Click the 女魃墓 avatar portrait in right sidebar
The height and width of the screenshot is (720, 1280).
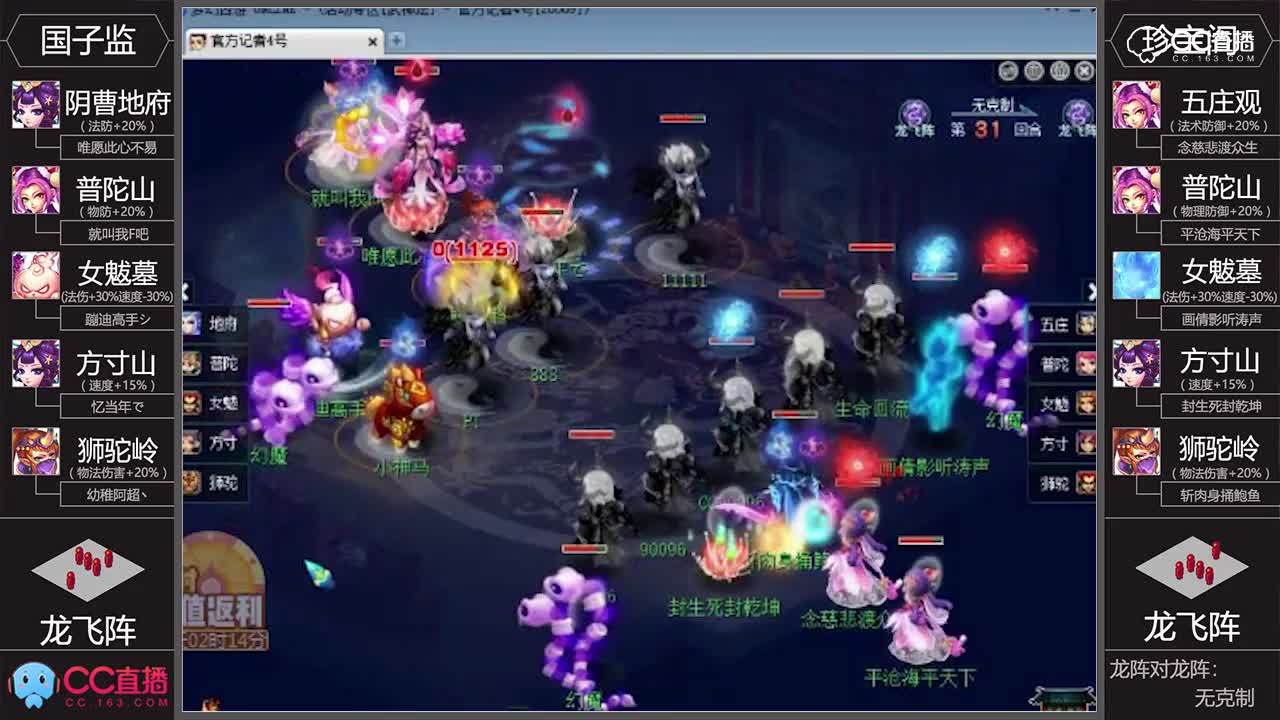click(x=1135, y=275)
